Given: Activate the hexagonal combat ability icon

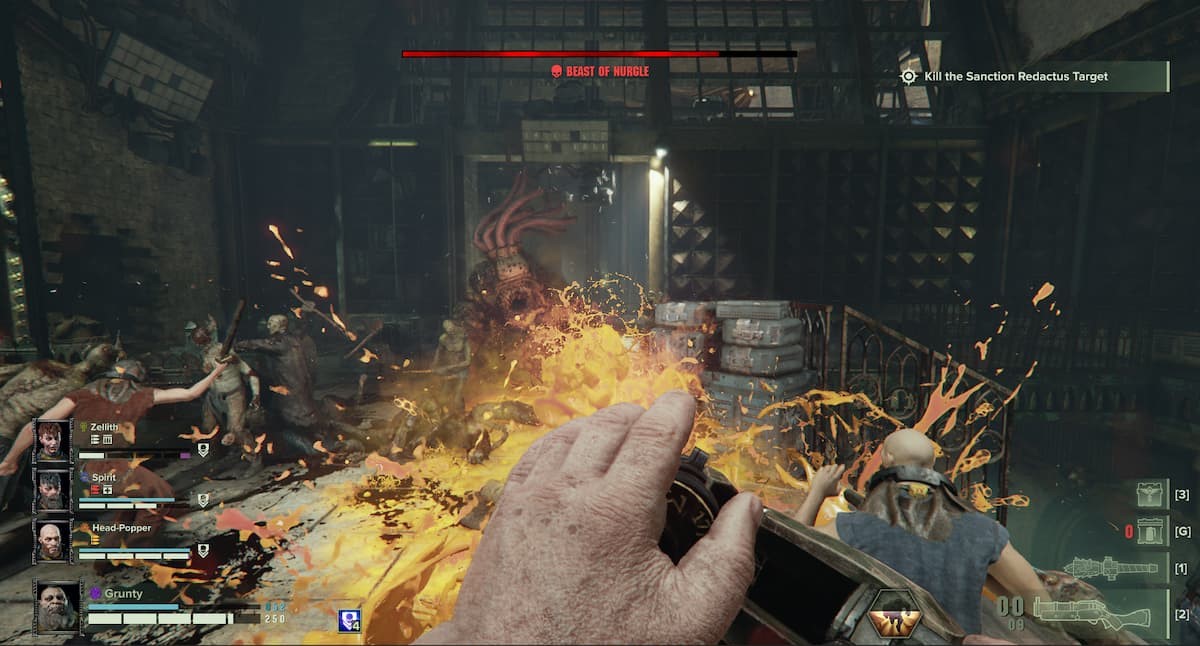Looking at the screenshot, I should 893,615.
